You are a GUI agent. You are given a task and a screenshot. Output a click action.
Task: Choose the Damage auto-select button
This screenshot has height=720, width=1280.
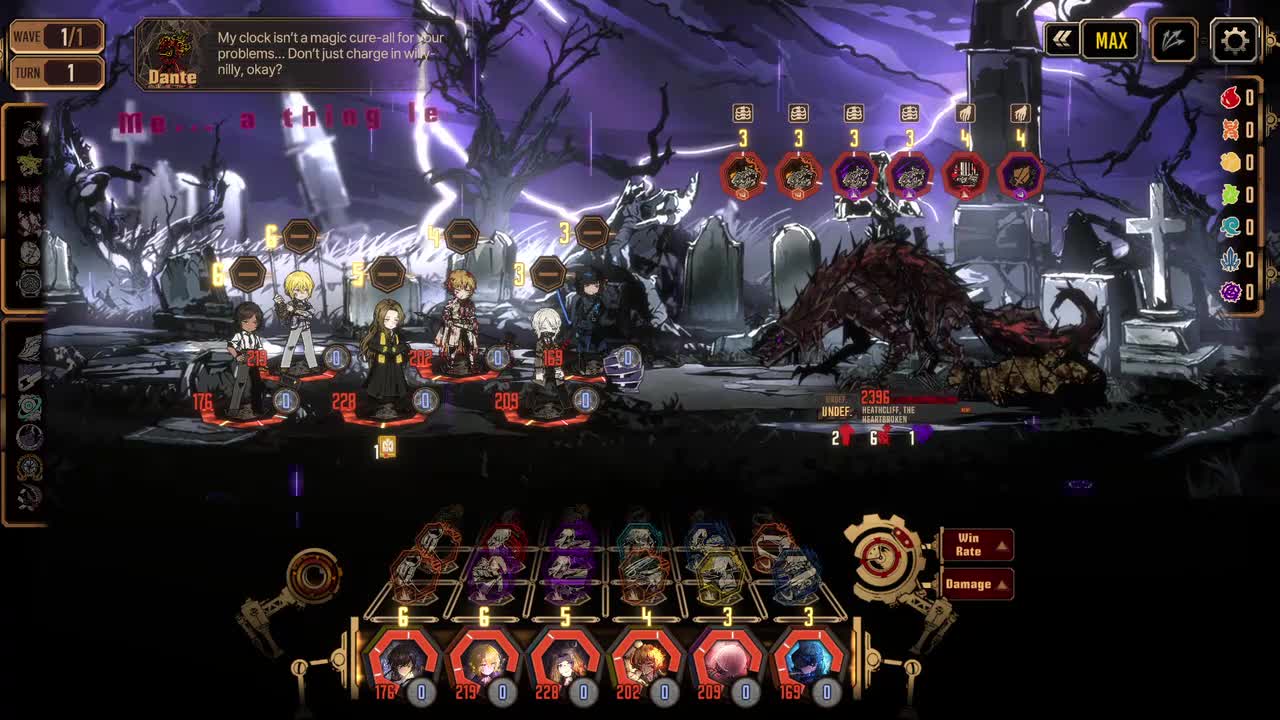click(x=976, y=584)
